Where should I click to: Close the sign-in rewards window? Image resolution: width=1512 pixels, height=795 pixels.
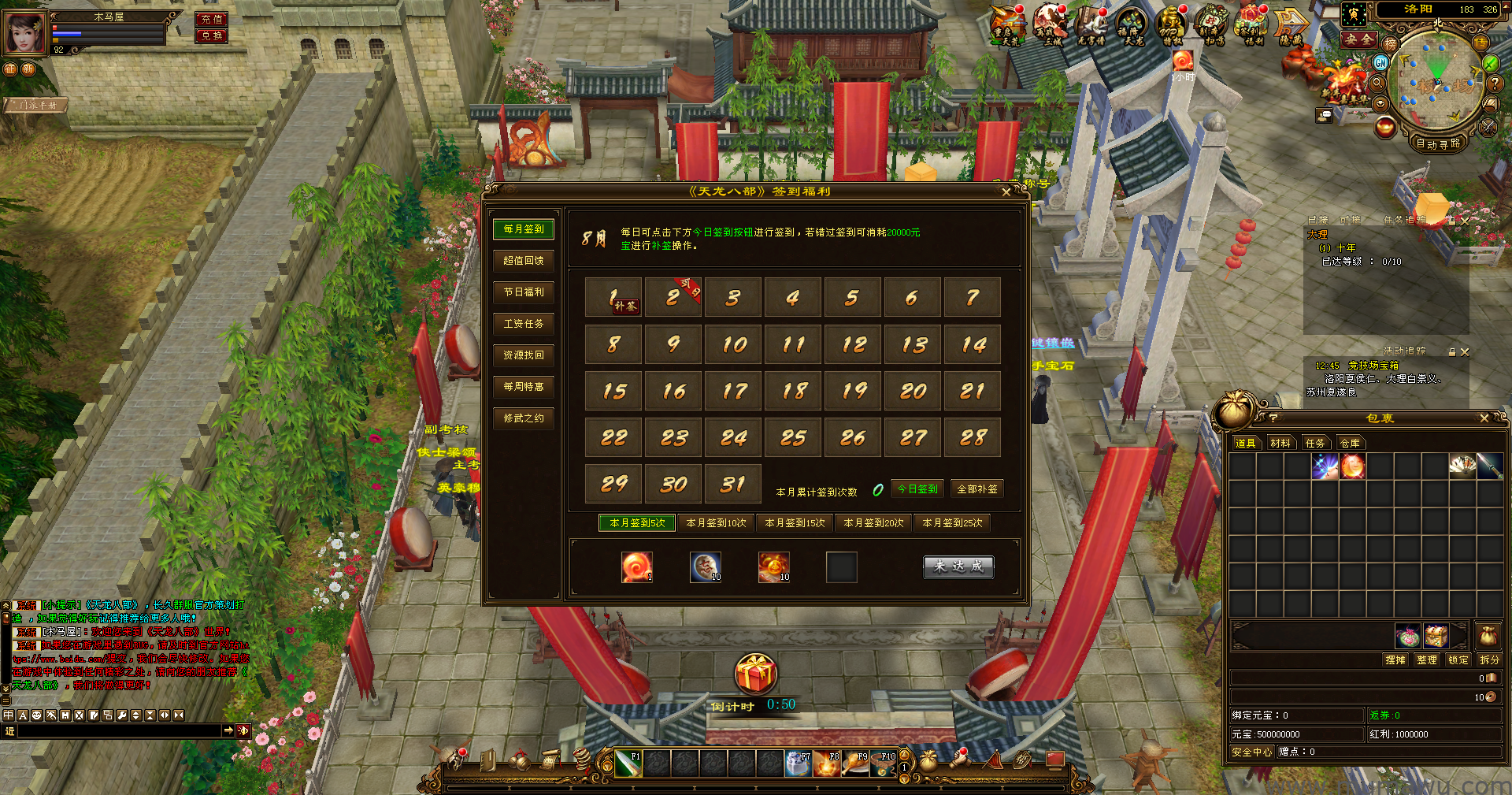point(1006,192)
